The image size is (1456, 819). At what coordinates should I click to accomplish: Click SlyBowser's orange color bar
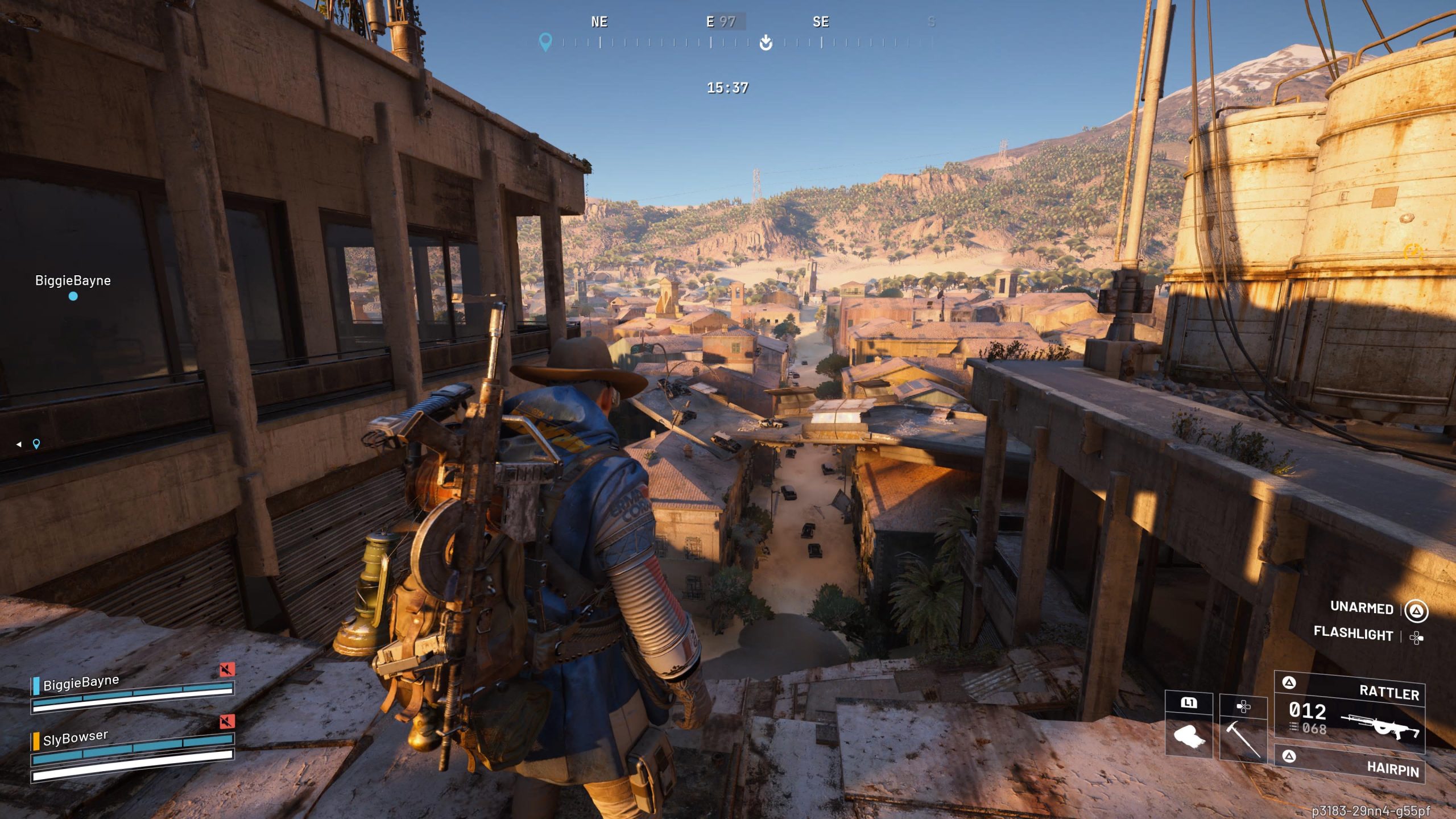point(36,742)
